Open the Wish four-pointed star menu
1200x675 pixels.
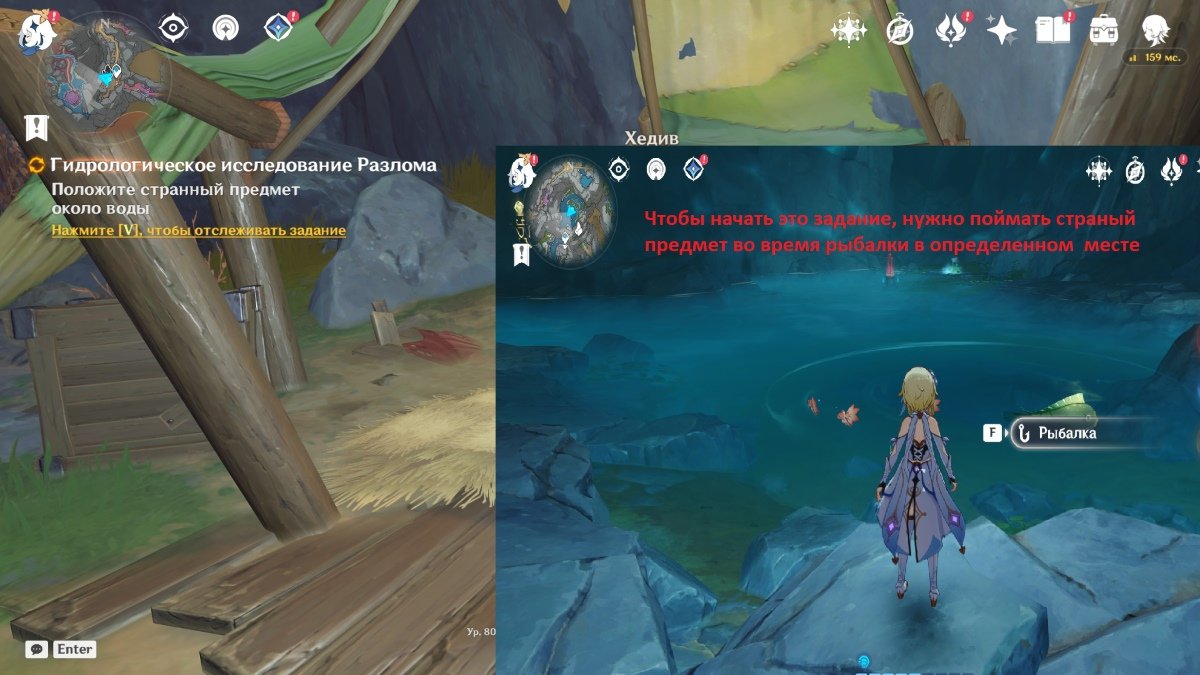click(x=1001, y=31)
